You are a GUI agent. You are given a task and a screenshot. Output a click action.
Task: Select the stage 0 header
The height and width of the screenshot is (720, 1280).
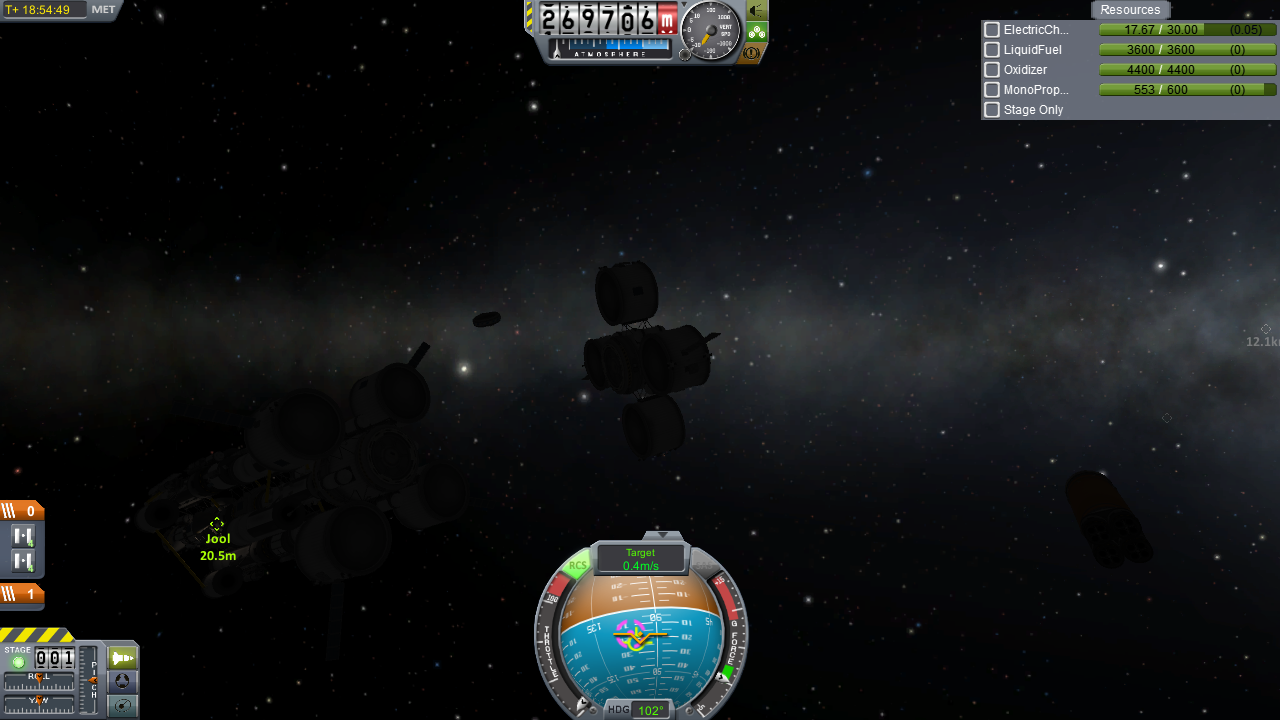[x=22, y=511]
